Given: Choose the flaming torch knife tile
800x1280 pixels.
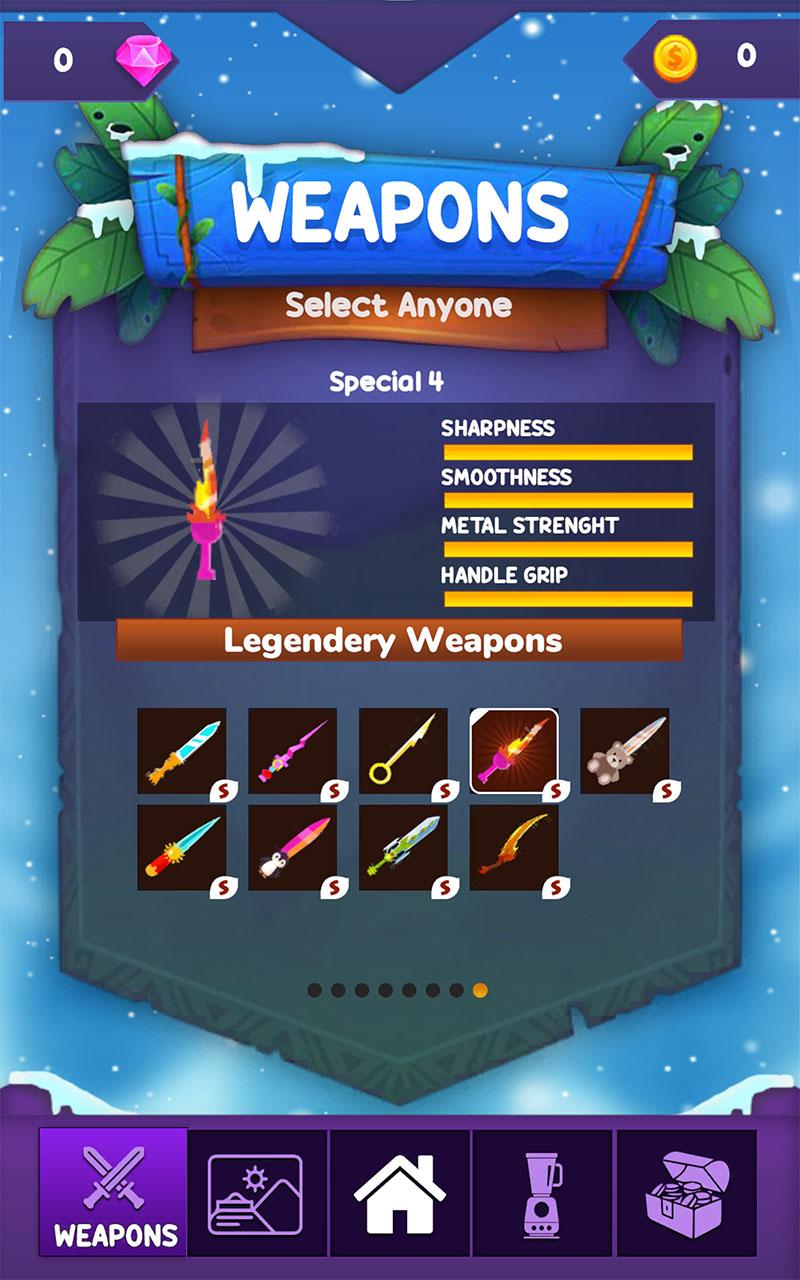Looking at the screenshot, I should 514,751.
